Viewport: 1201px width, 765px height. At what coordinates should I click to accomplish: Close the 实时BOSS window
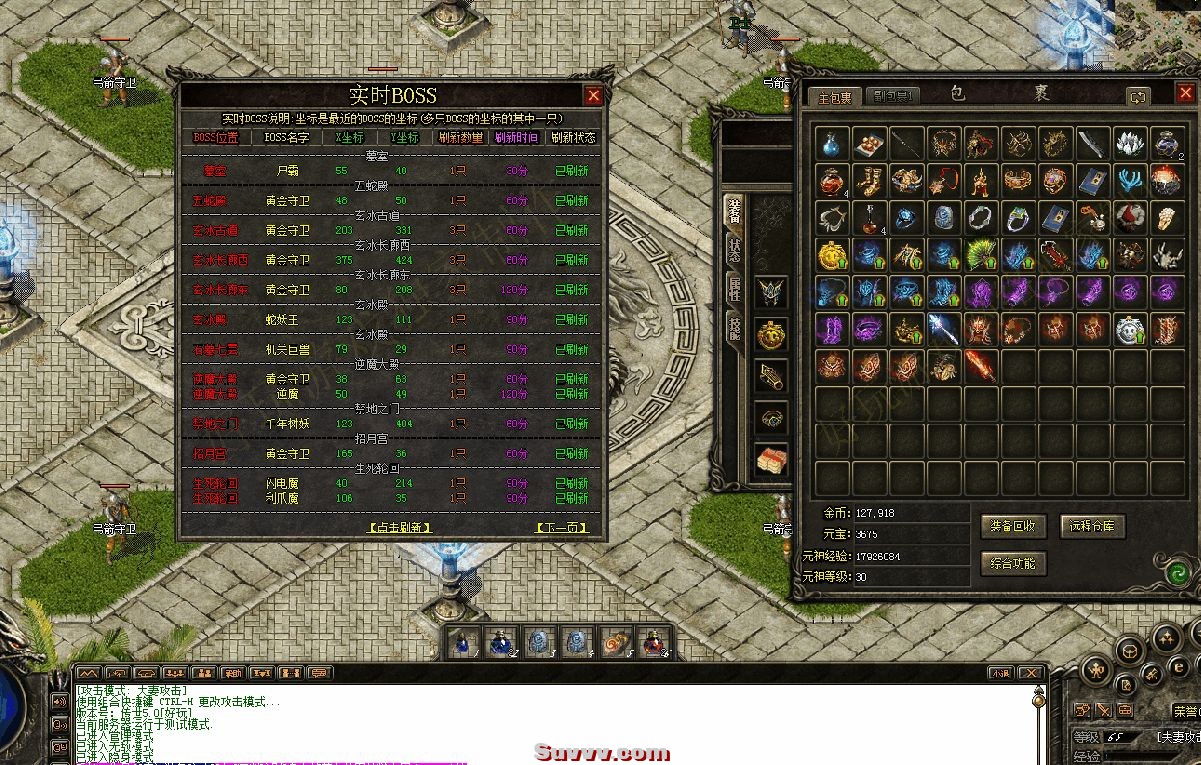593,96
